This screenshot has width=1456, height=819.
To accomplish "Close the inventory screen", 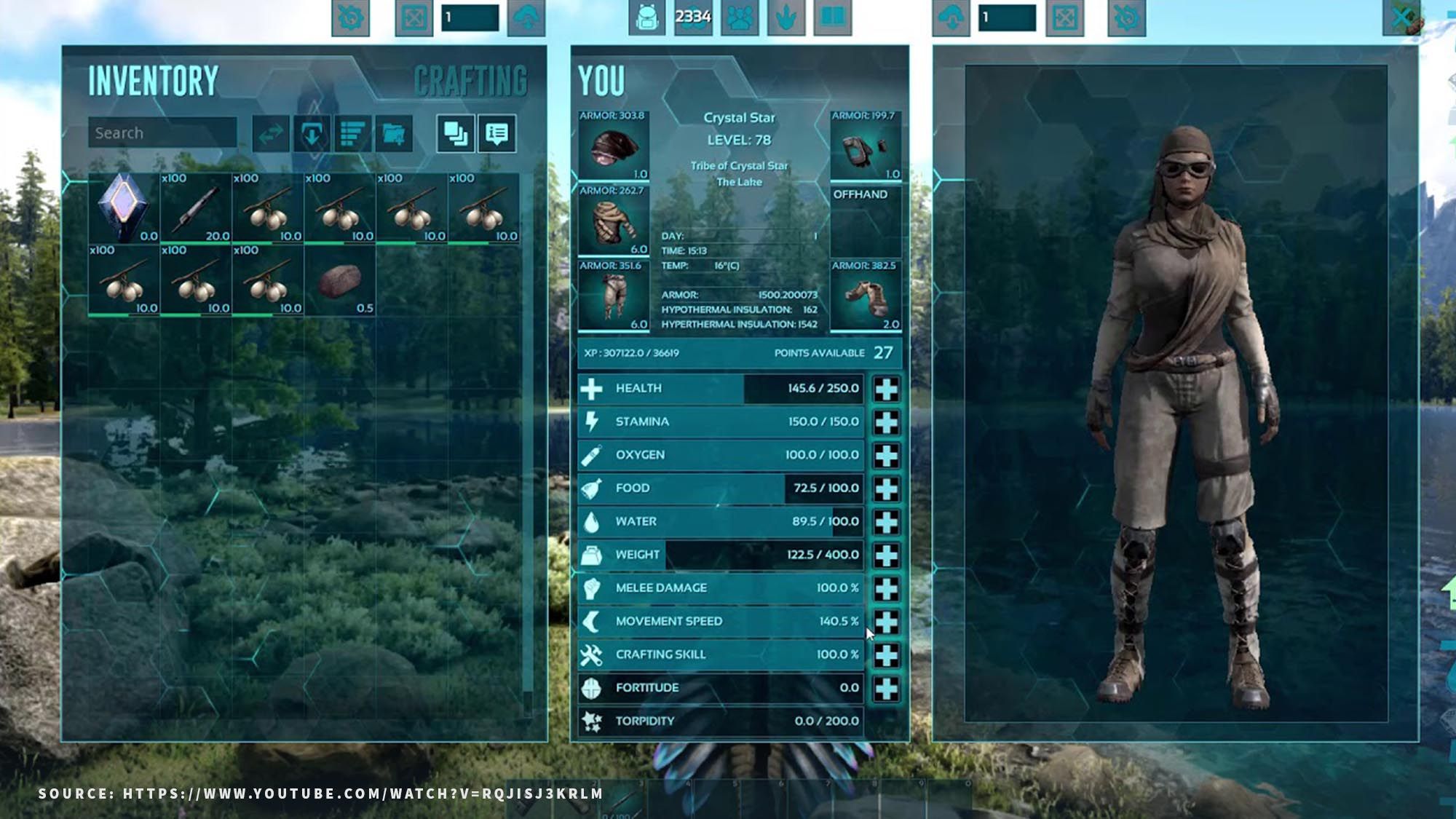I will point(1401,17).
